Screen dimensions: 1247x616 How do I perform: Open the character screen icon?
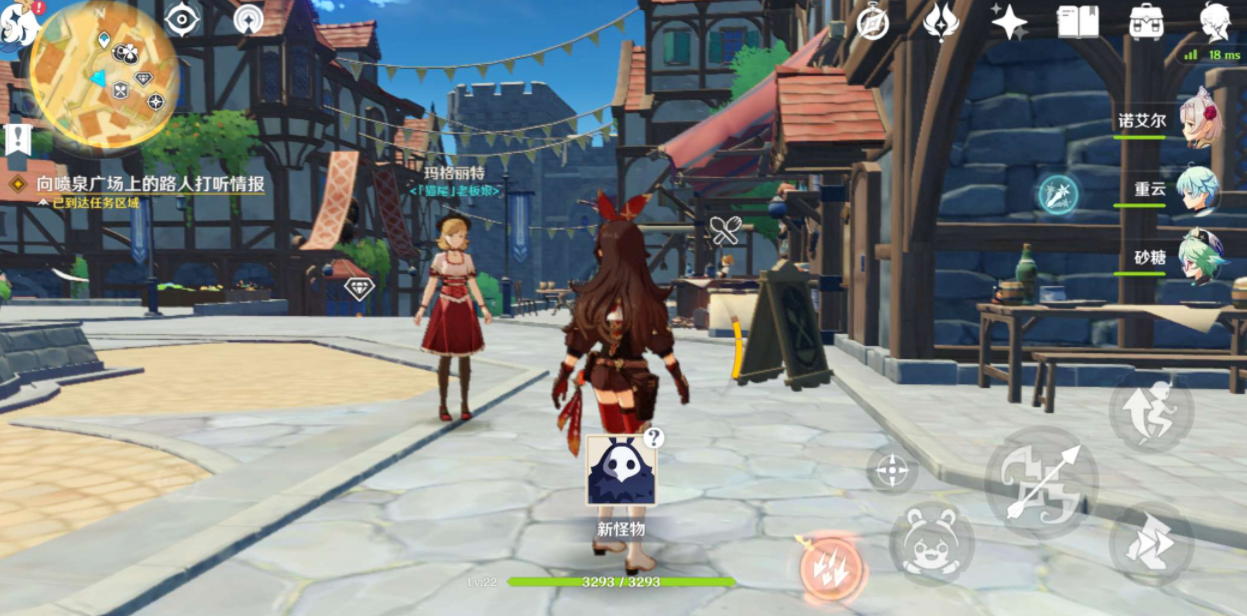(1214, 21)
